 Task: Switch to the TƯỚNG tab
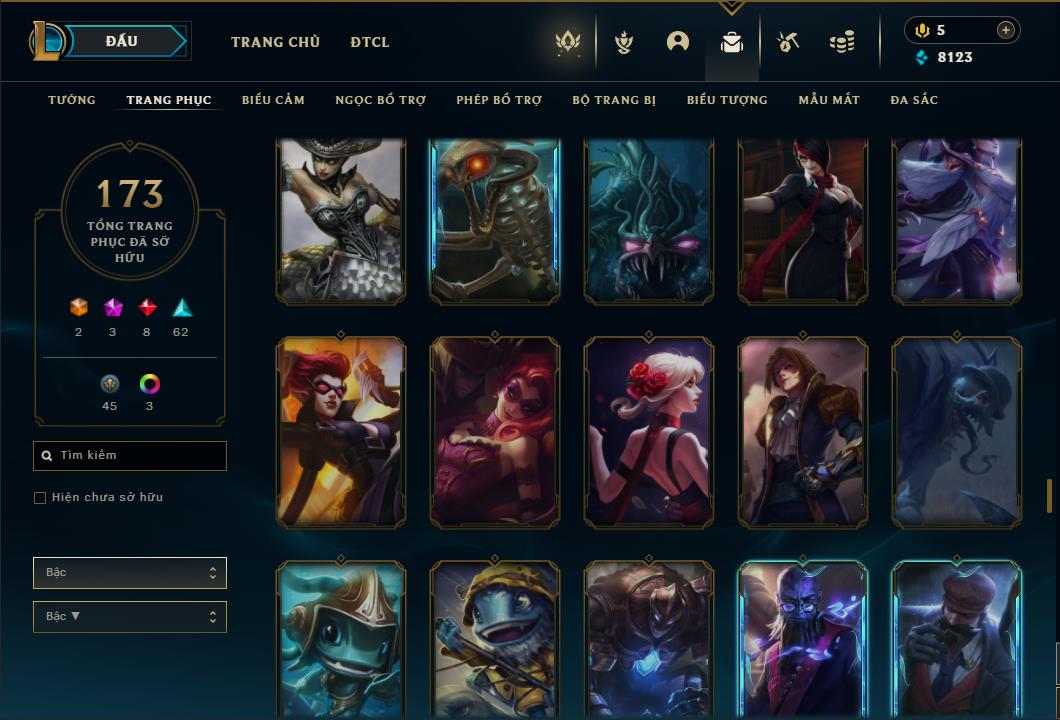pos(72,100)
